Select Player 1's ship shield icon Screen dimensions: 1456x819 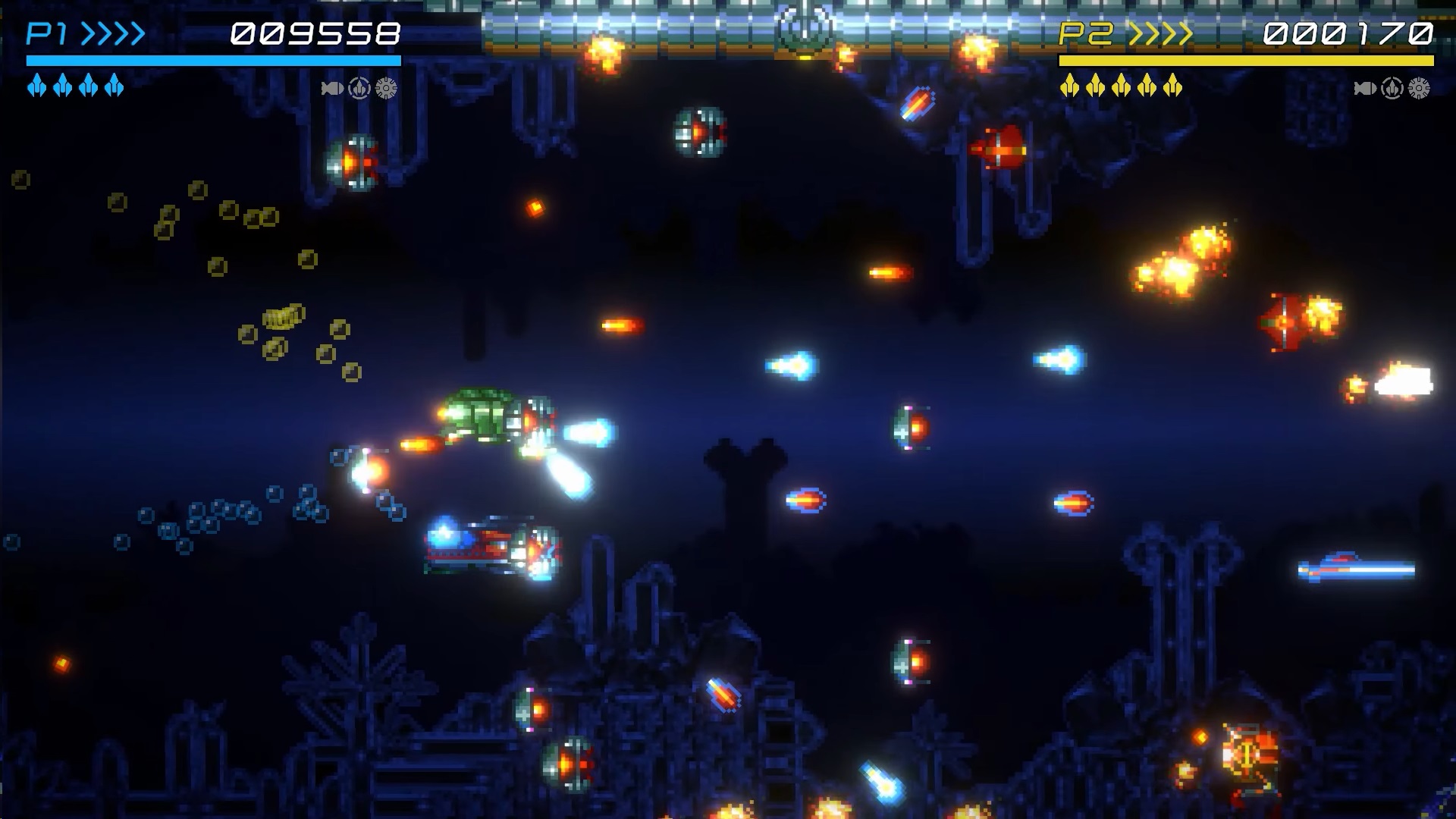click(x=359, y=89)
